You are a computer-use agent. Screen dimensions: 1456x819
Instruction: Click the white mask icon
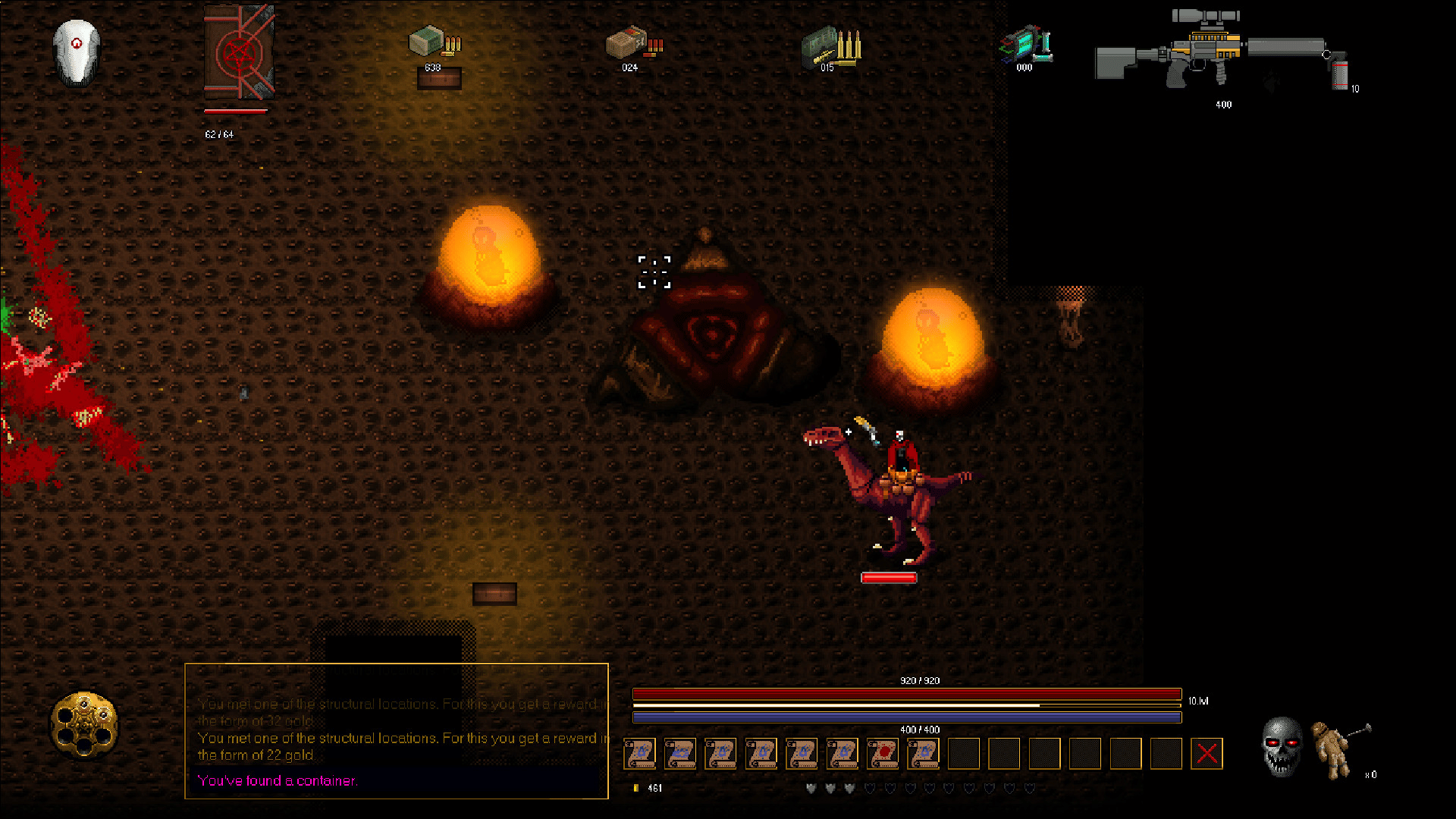77,52
